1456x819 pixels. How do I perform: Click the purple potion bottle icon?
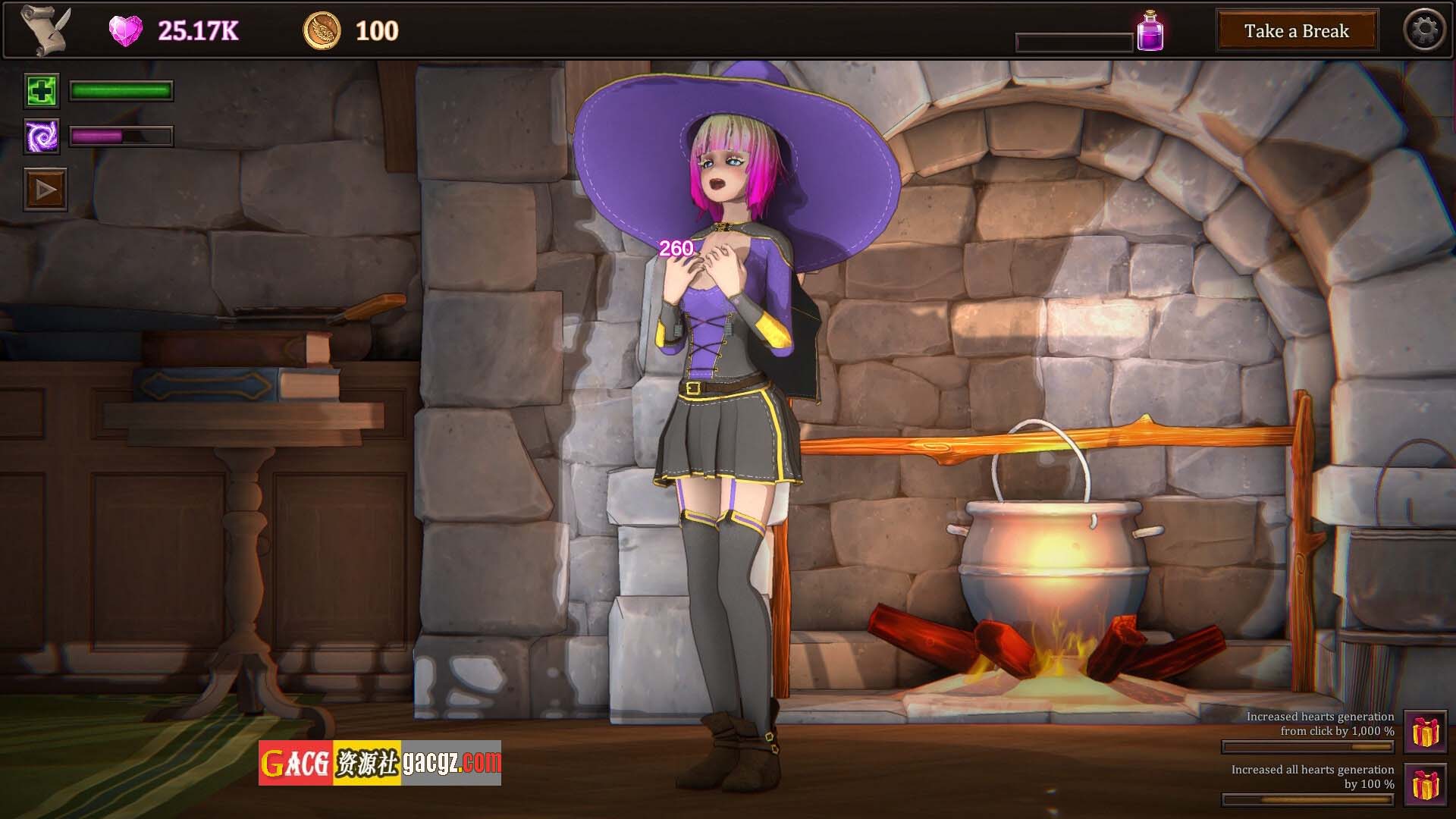[1150, 32]
